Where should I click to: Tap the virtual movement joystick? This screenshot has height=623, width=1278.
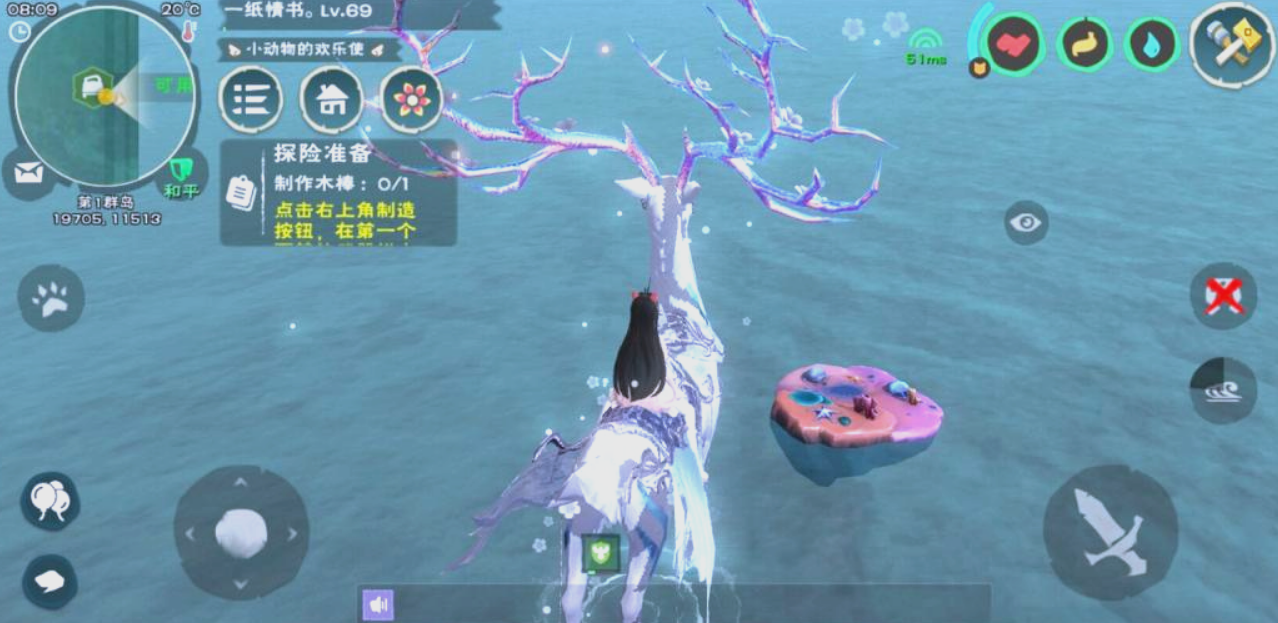pos(241,533)
